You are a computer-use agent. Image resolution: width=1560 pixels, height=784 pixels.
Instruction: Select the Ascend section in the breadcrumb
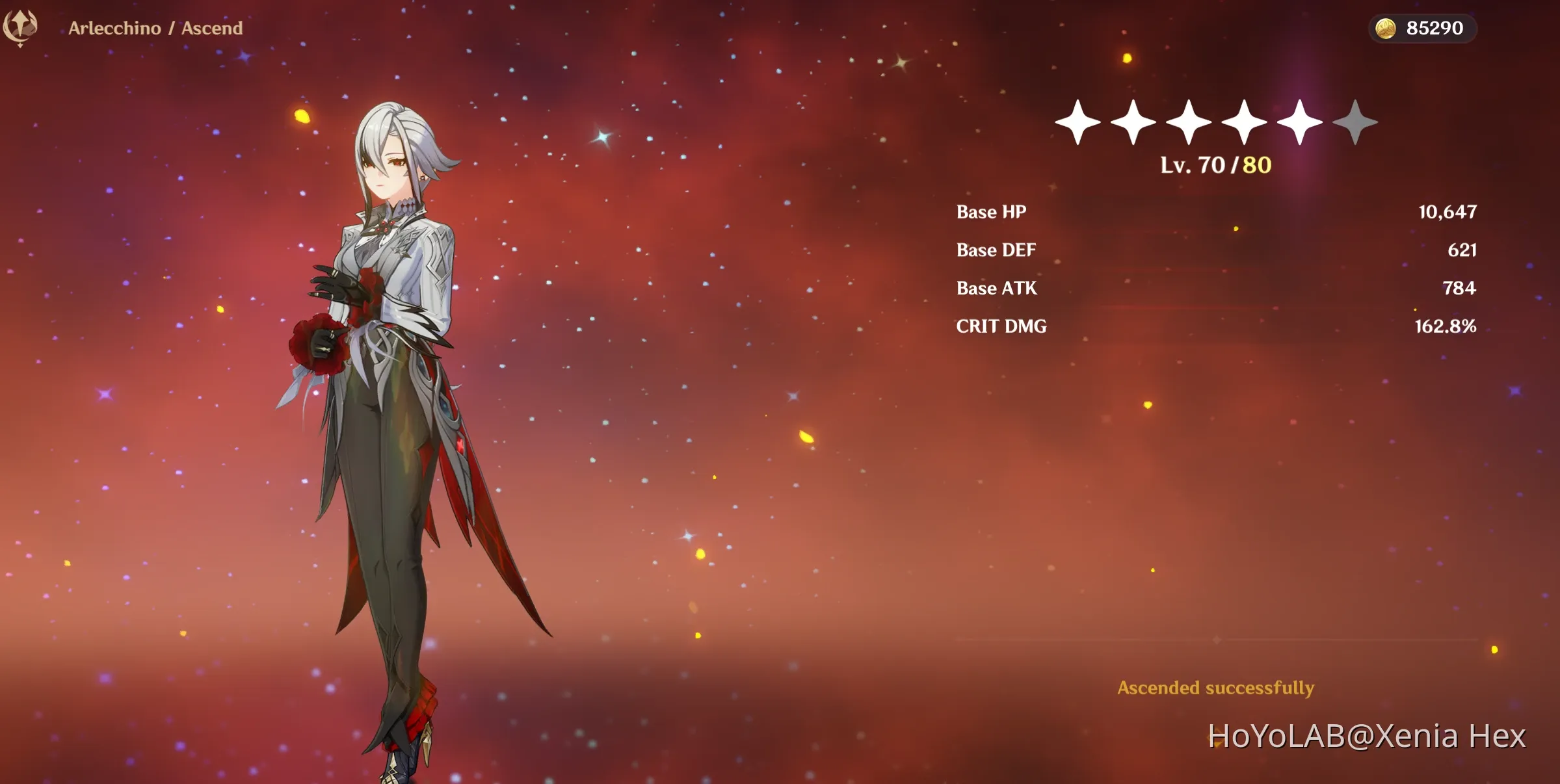[213, 28]
